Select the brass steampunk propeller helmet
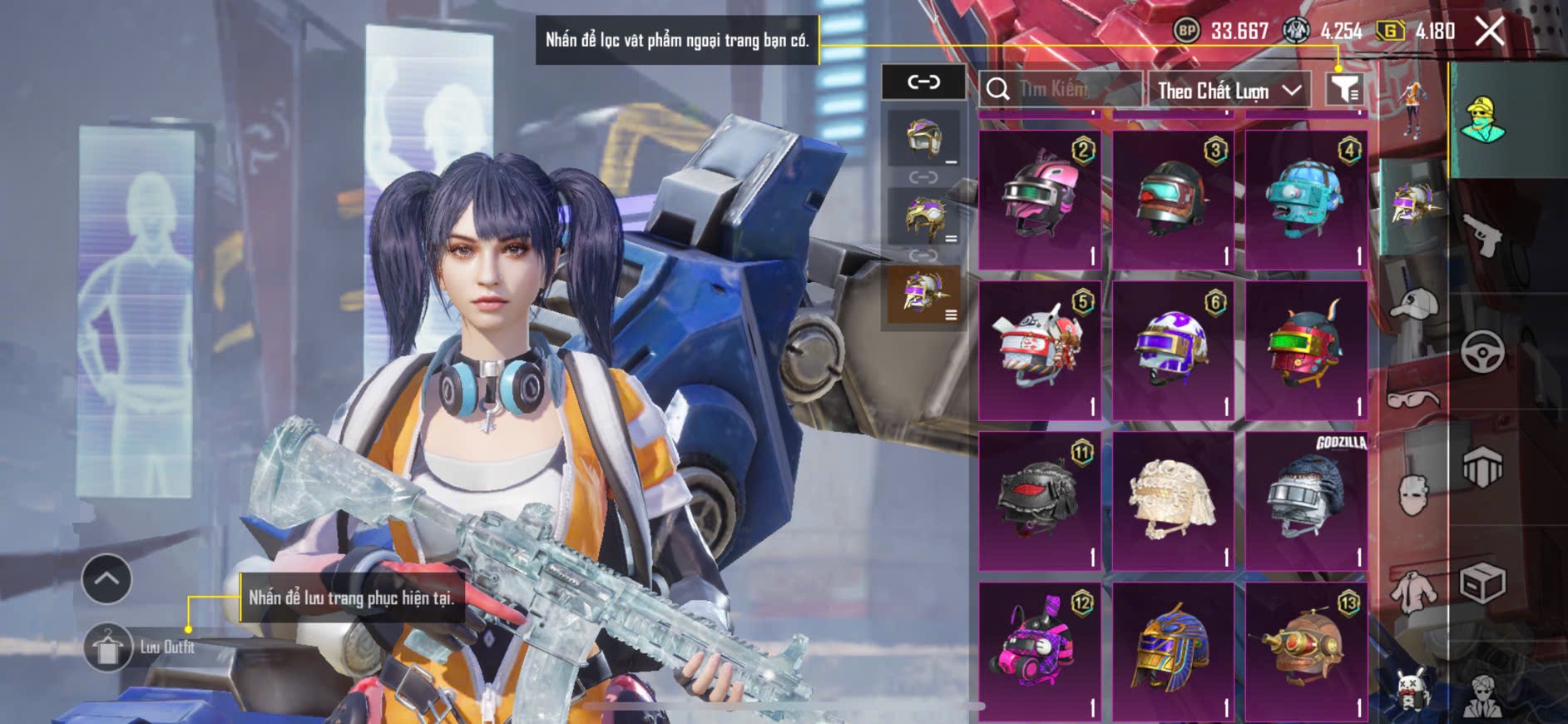 1306,651
